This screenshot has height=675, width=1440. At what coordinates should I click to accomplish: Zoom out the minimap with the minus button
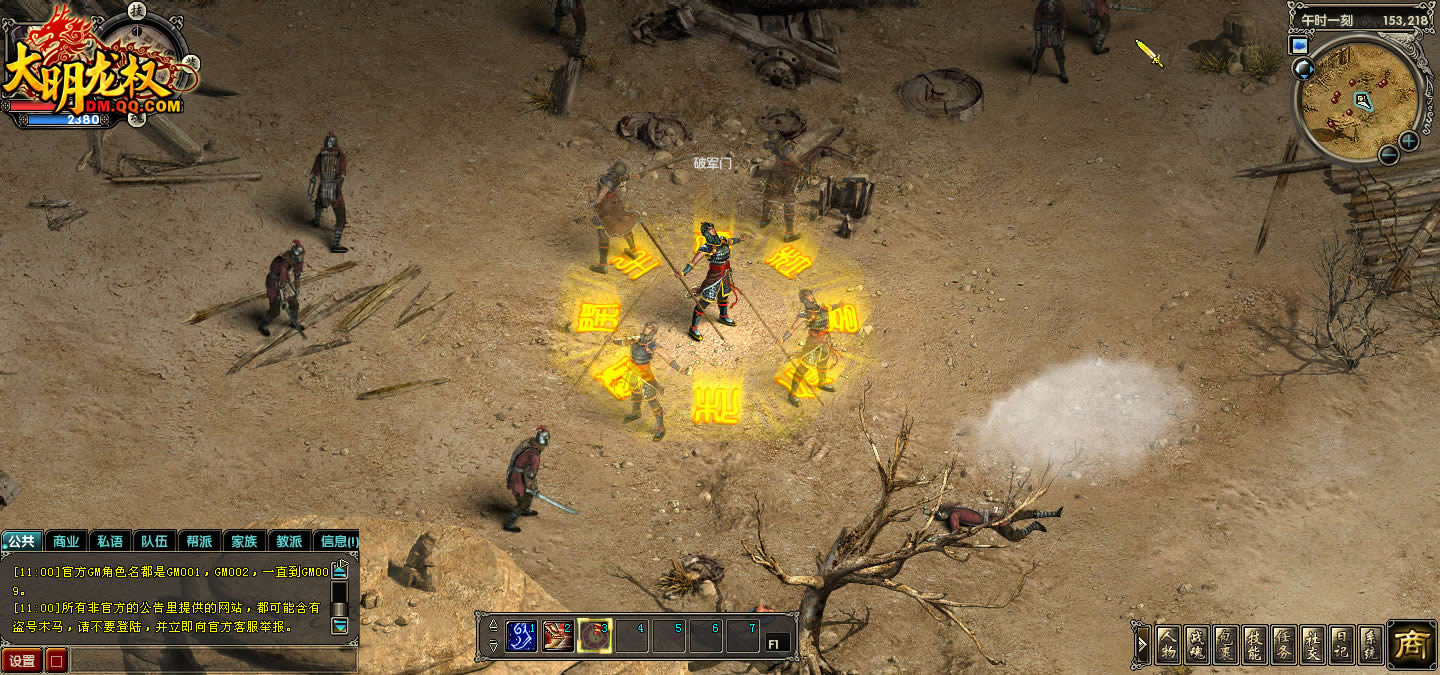coord(1388,154)
